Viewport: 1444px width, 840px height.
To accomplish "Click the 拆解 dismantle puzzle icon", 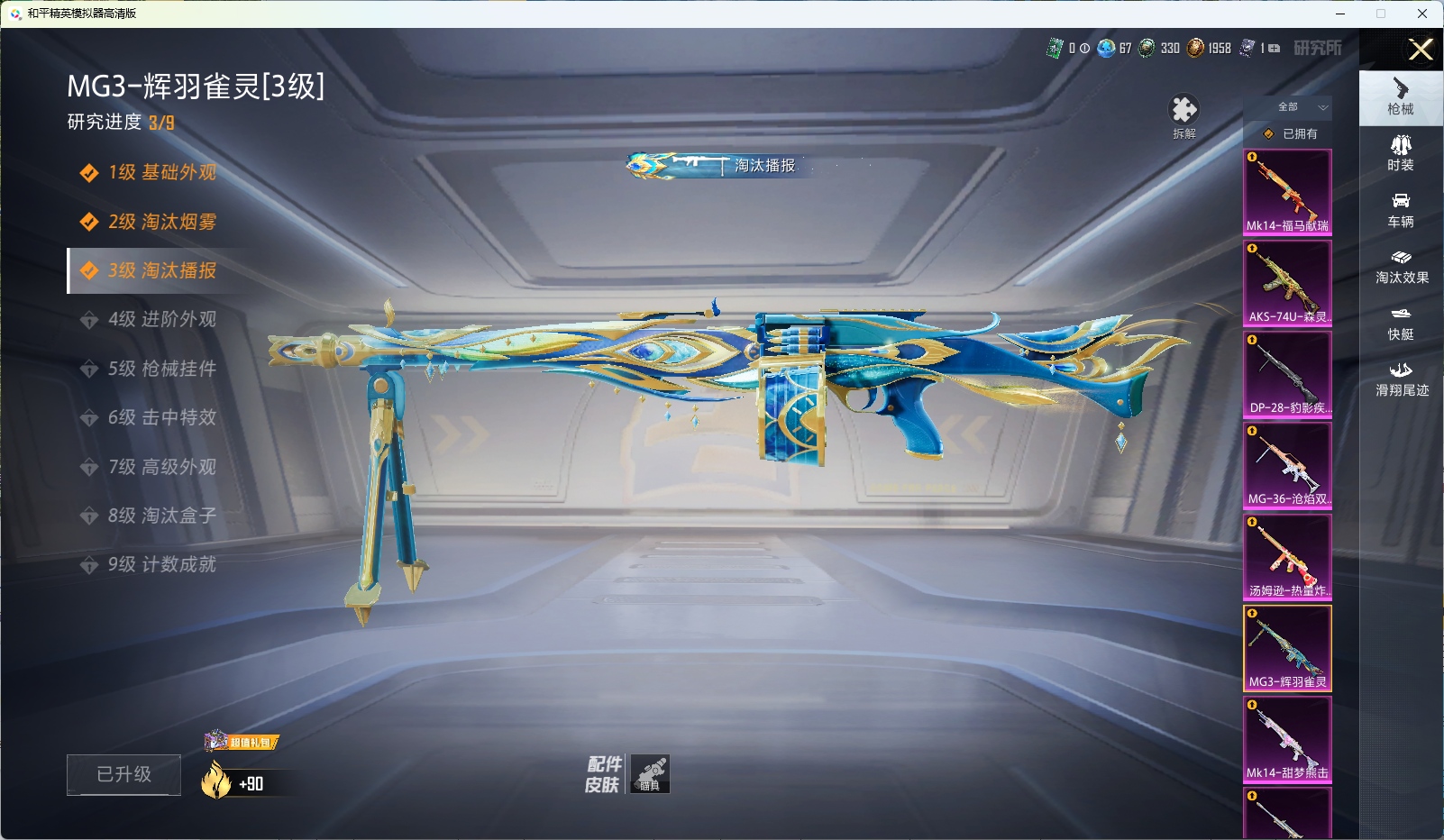I will [1184, 112].
